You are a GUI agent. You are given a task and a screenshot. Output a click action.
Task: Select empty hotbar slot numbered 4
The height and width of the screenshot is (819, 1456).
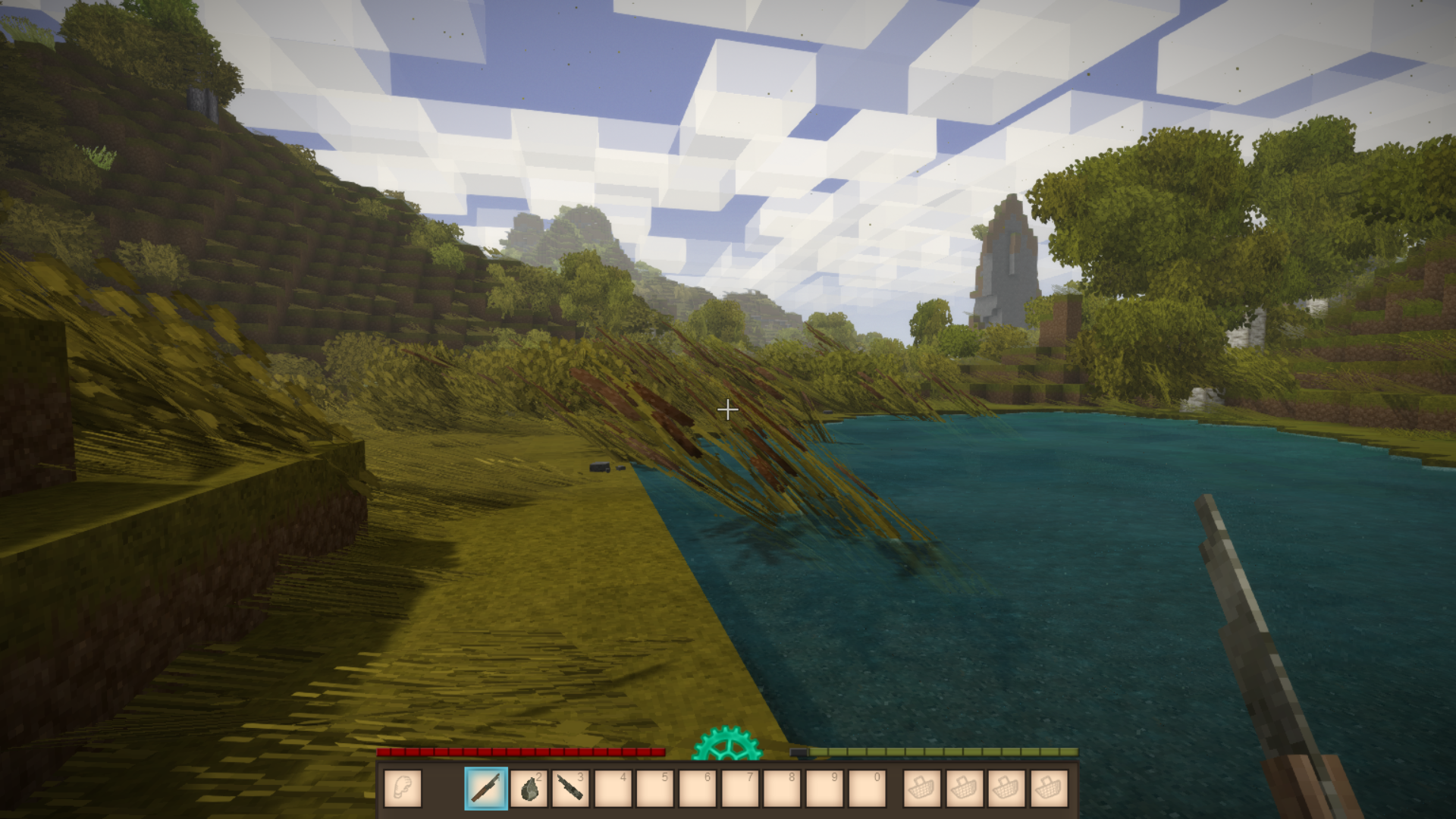(x=613, y=789)
